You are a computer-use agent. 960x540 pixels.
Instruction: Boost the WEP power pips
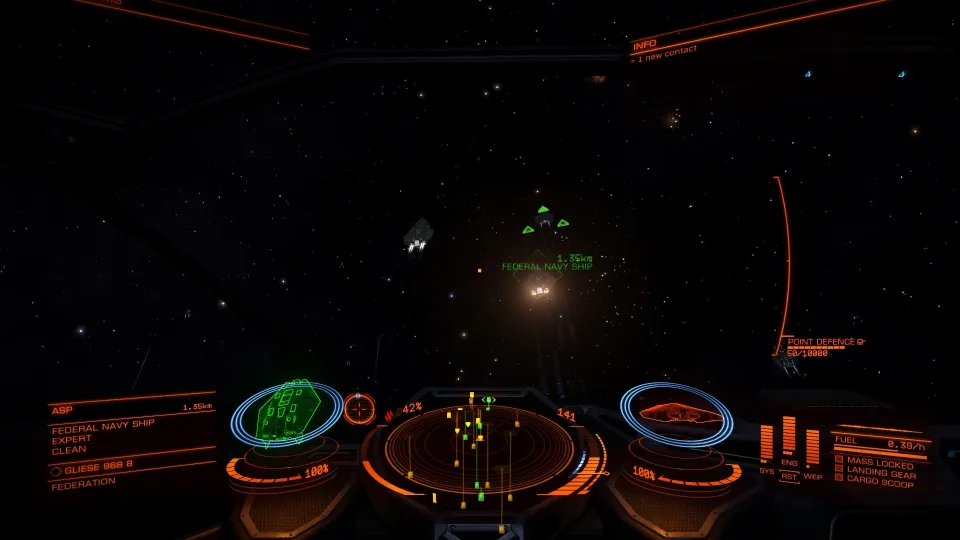tap(812, 446)
